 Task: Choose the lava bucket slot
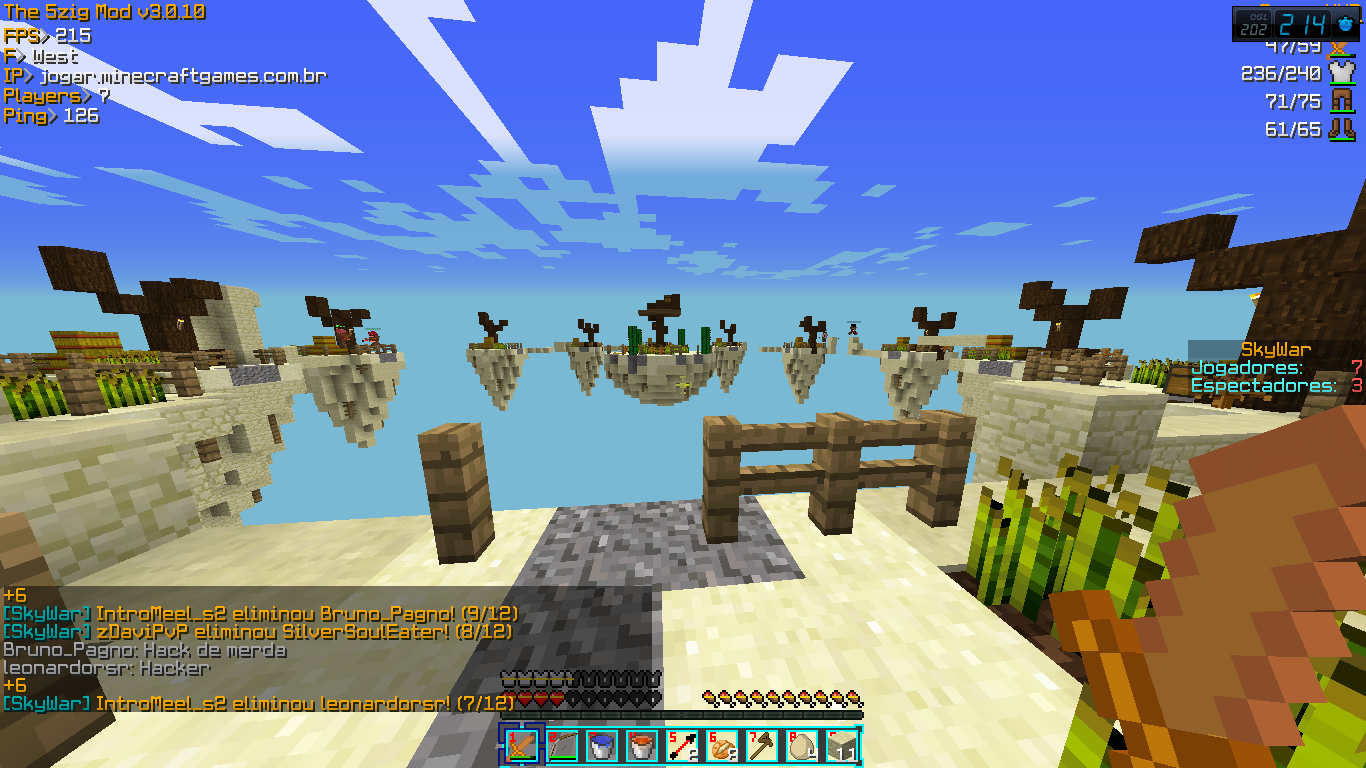pyautogui.click(x=642, y=745)
